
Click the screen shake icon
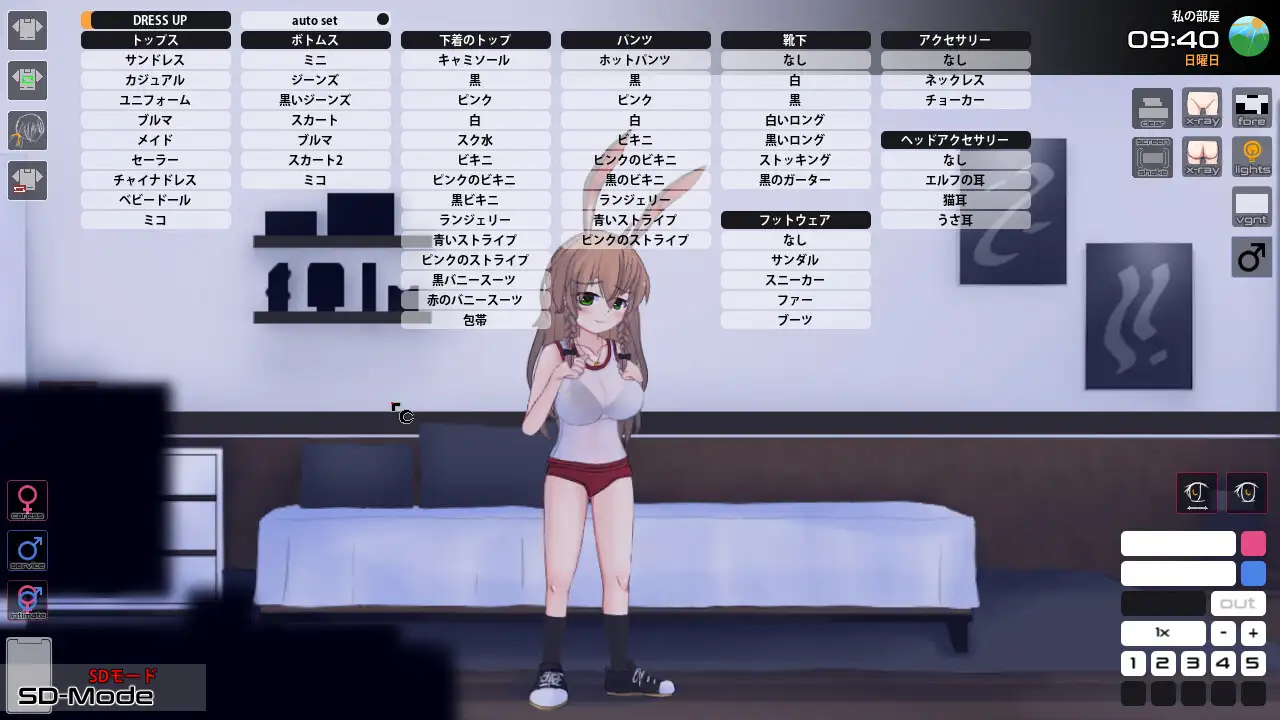1152,157
